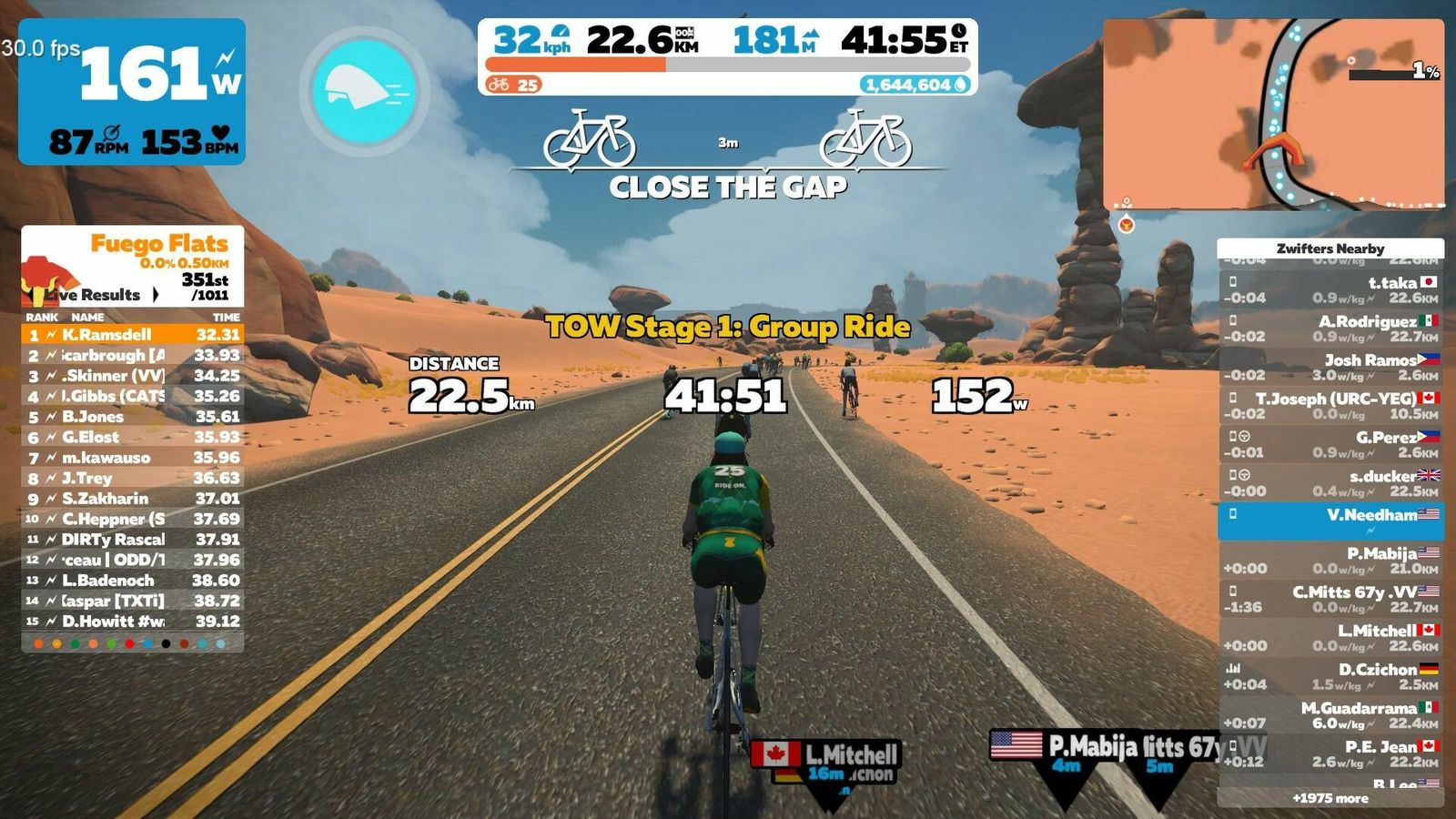Screen dimensions: 1456x819
Task: Activate the aero helmet power-up
Action: [364, 91]
